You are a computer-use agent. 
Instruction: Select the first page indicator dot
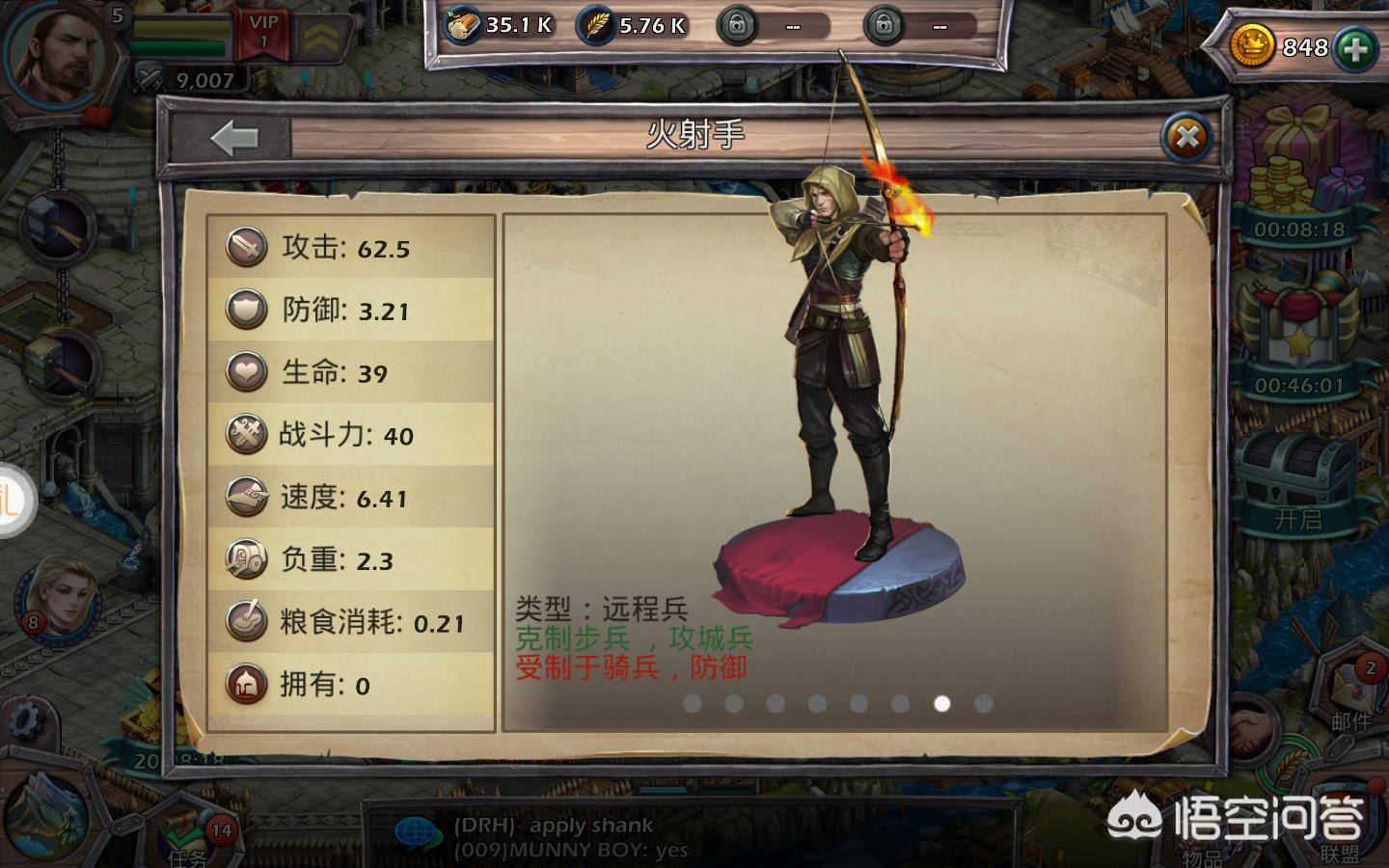point(692,704)
